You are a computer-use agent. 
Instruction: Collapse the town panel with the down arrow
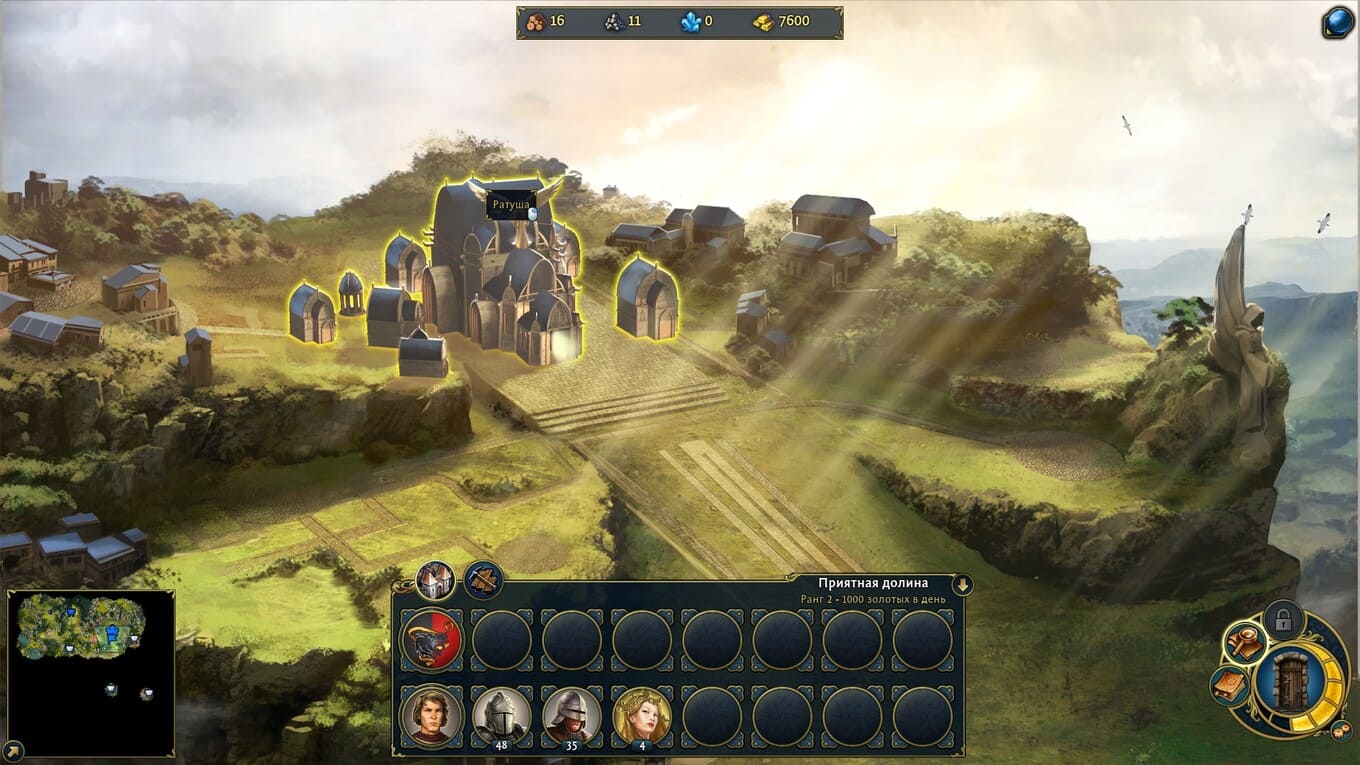click(962, 585)
